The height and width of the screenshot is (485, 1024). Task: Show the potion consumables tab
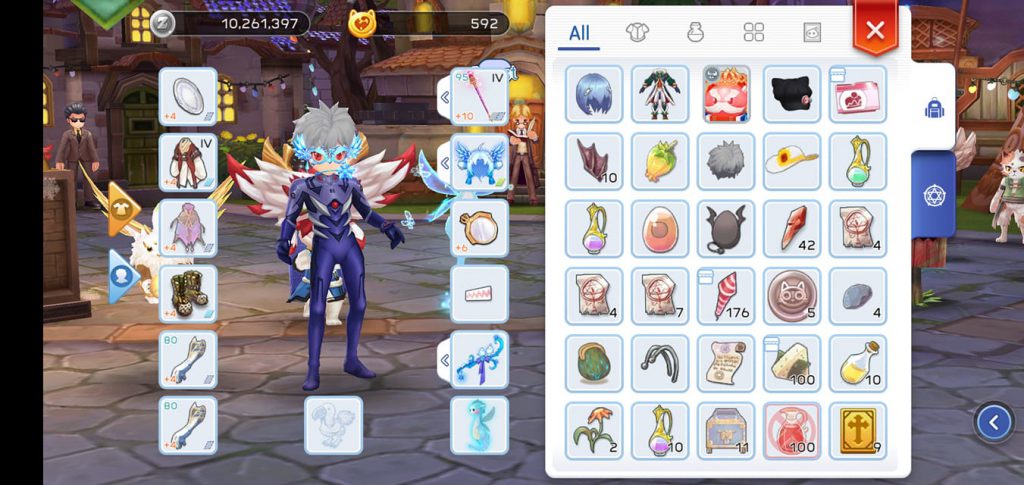(695, 33)
